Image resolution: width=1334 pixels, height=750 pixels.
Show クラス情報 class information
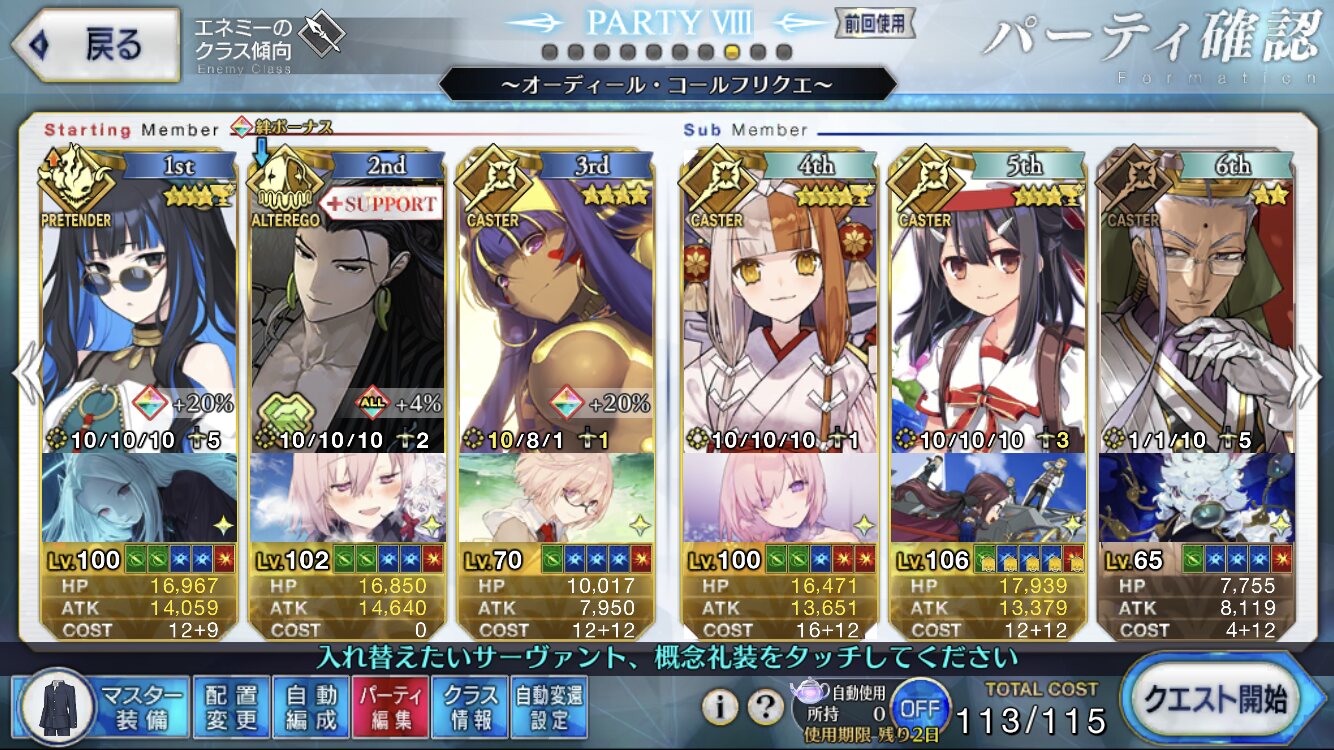pyautogui.click(x=471, y=706)
